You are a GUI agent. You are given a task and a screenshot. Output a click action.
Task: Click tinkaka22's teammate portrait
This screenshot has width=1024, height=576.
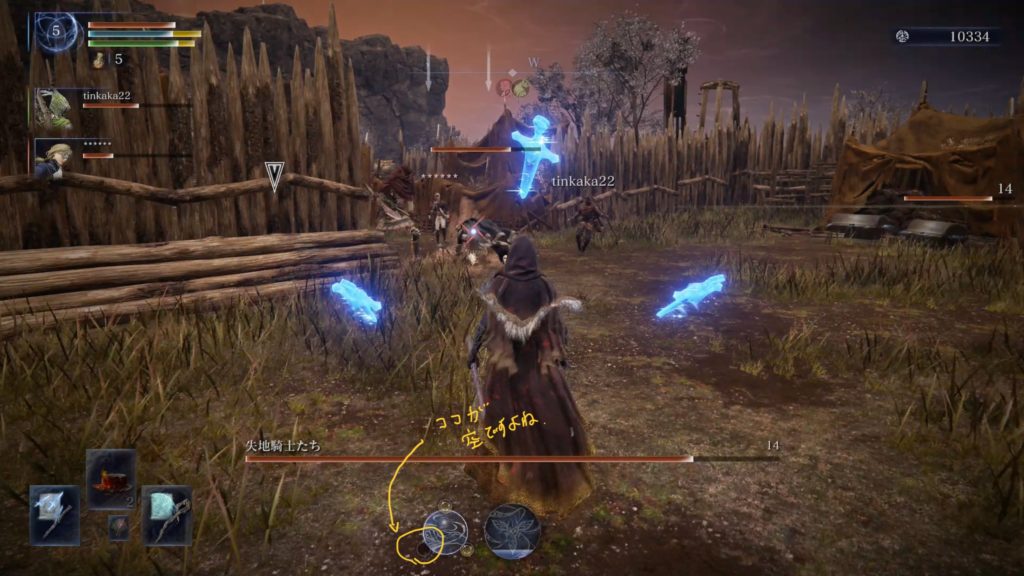click(53, 108)
